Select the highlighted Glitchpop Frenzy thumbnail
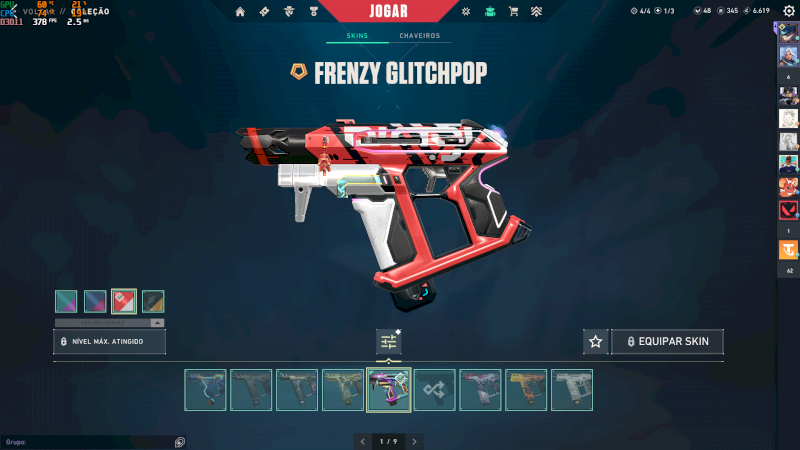 point(389,390)
